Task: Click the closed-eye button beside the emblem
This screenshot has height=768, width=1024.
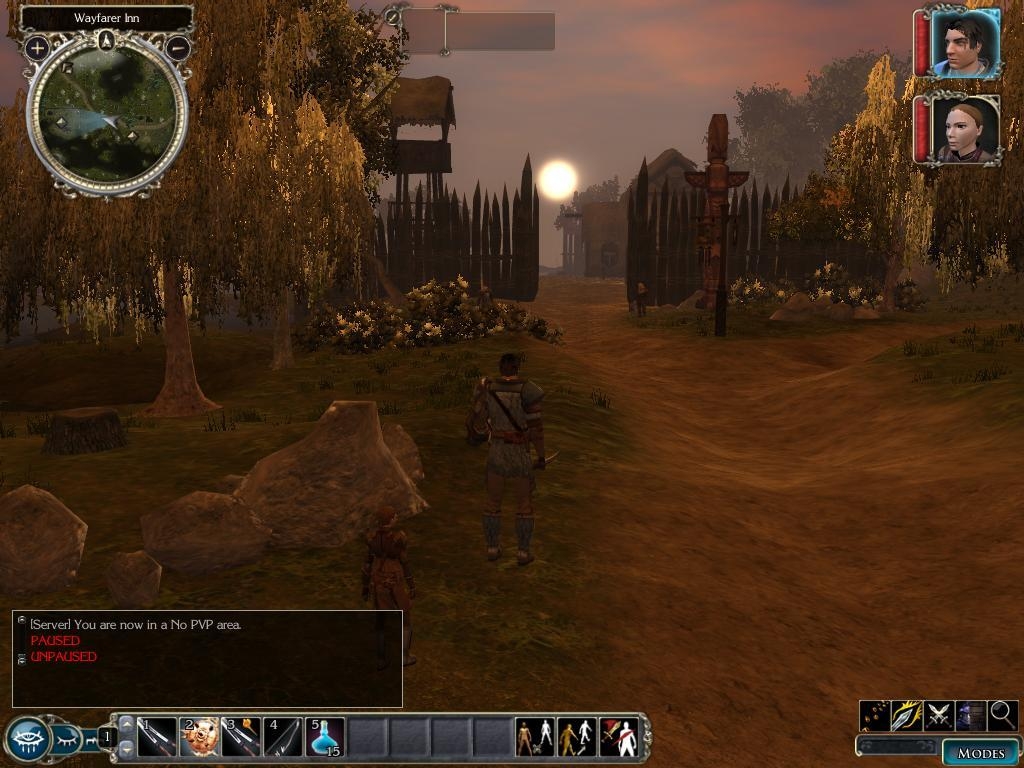Action: (66, 740)
